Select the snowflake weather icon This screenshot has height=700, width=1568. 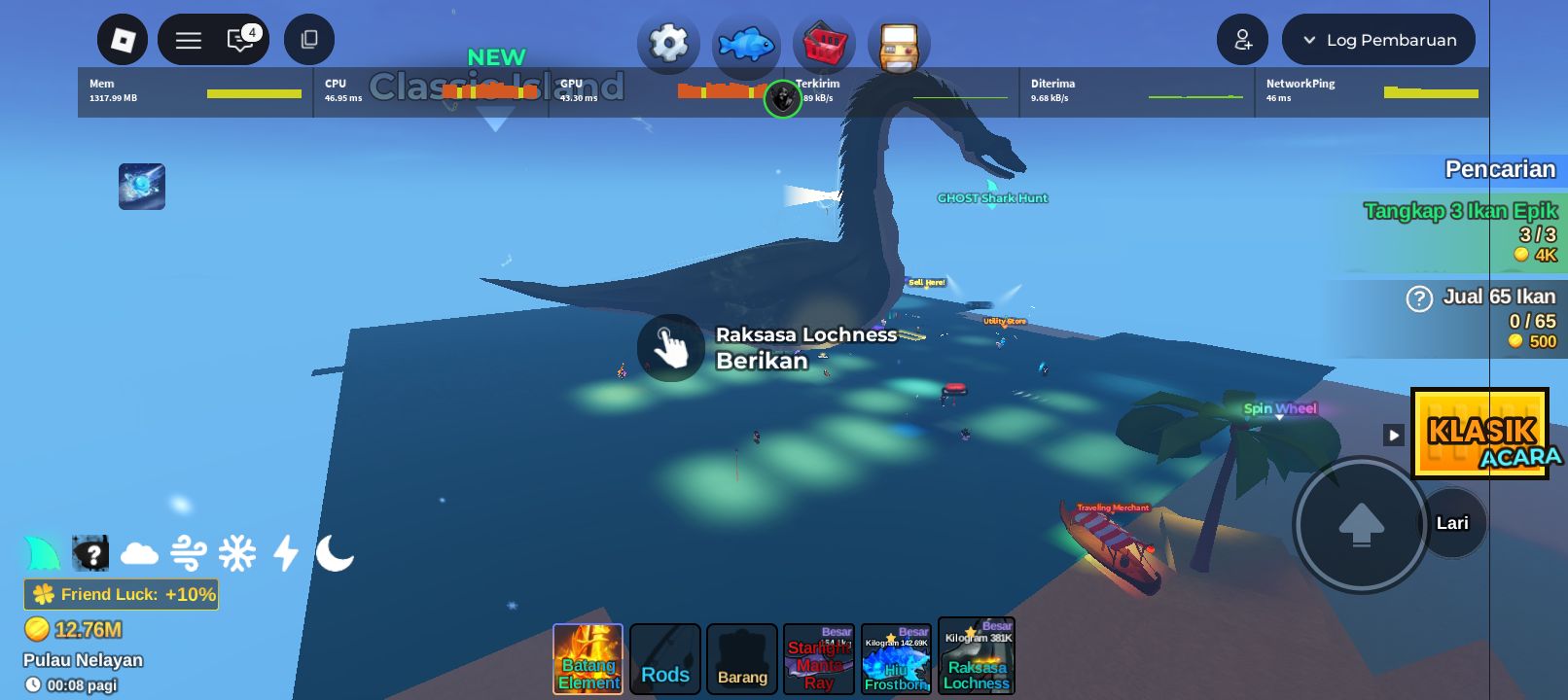point(236,552)
